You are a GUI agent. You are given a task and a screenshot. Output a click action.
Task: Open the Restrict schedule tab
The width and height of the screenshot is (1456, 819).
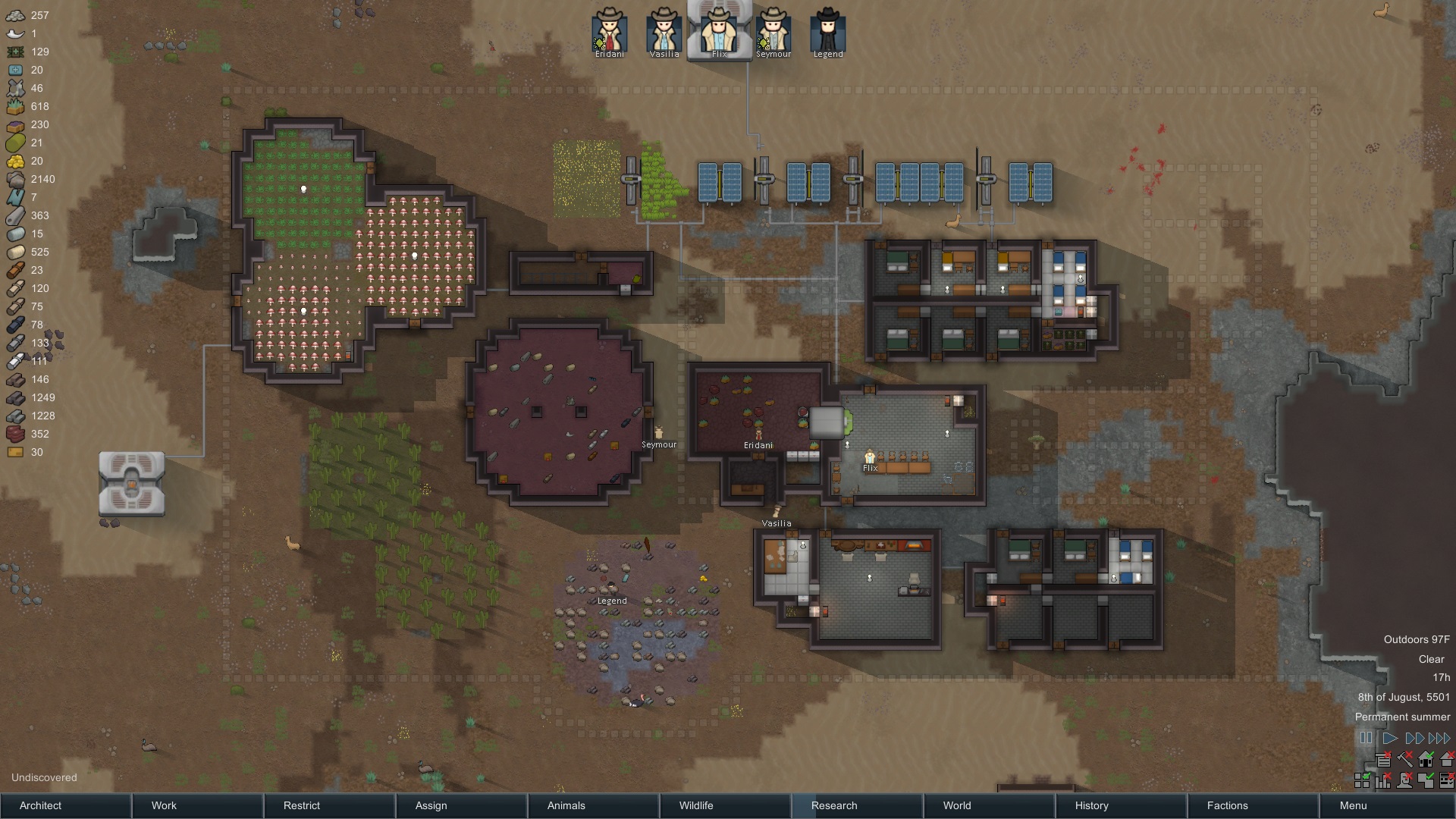tap(329, 805)
